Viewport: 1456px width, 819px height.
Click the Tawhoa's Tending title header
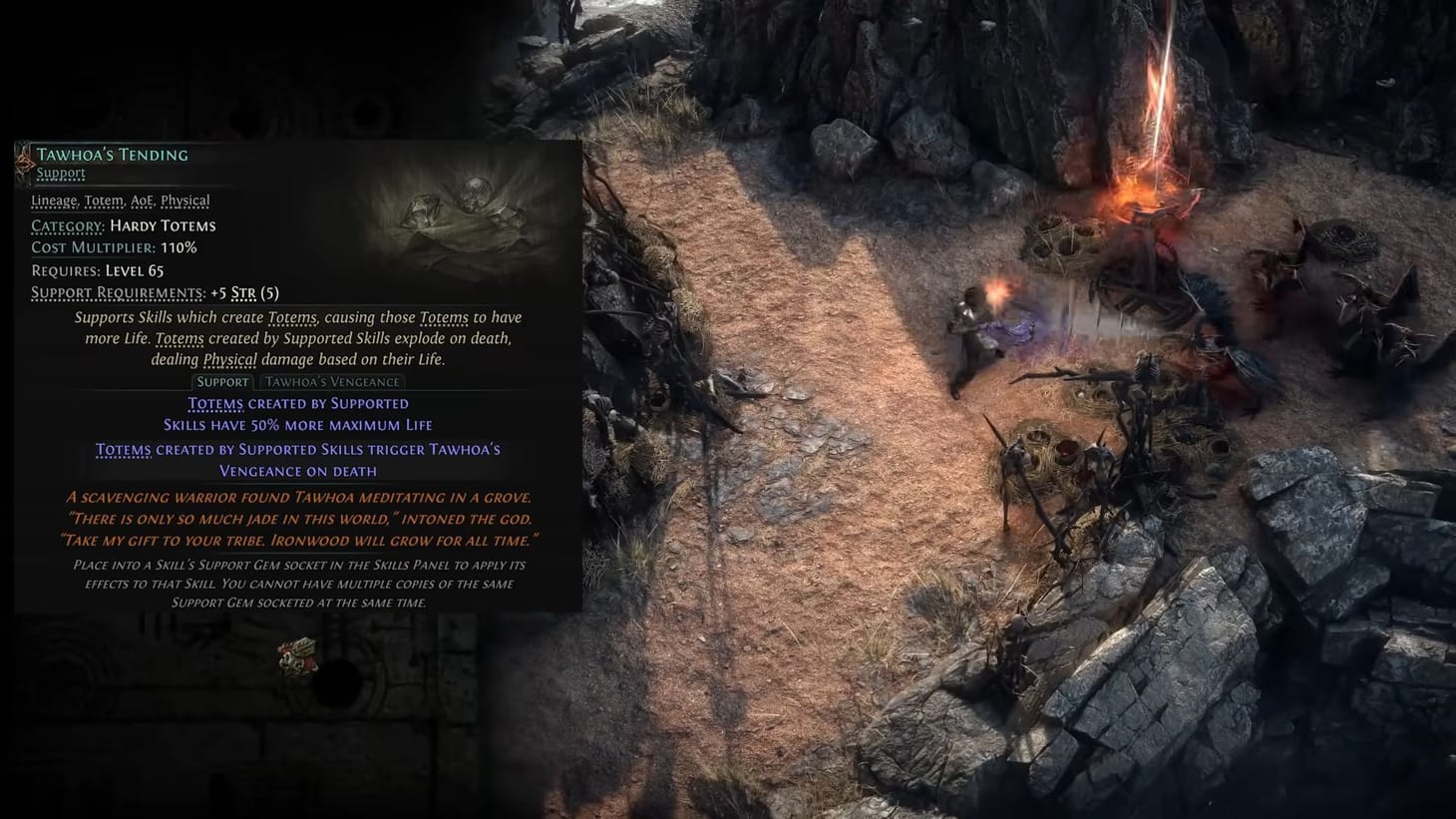[x=113, y=154]
